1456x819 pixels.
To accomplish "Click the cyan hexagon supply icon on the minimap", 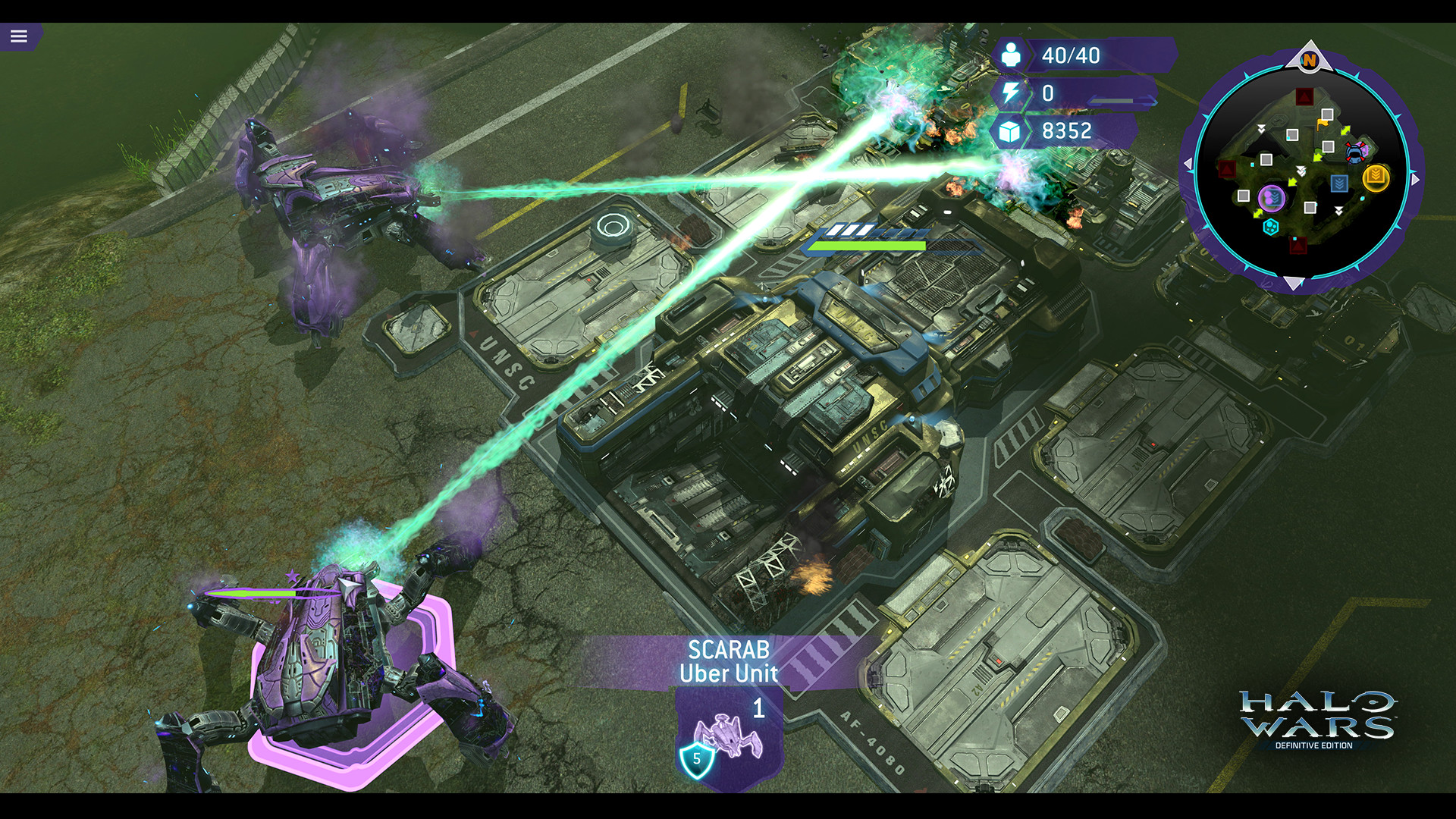I will click(x=1269, y=226).
